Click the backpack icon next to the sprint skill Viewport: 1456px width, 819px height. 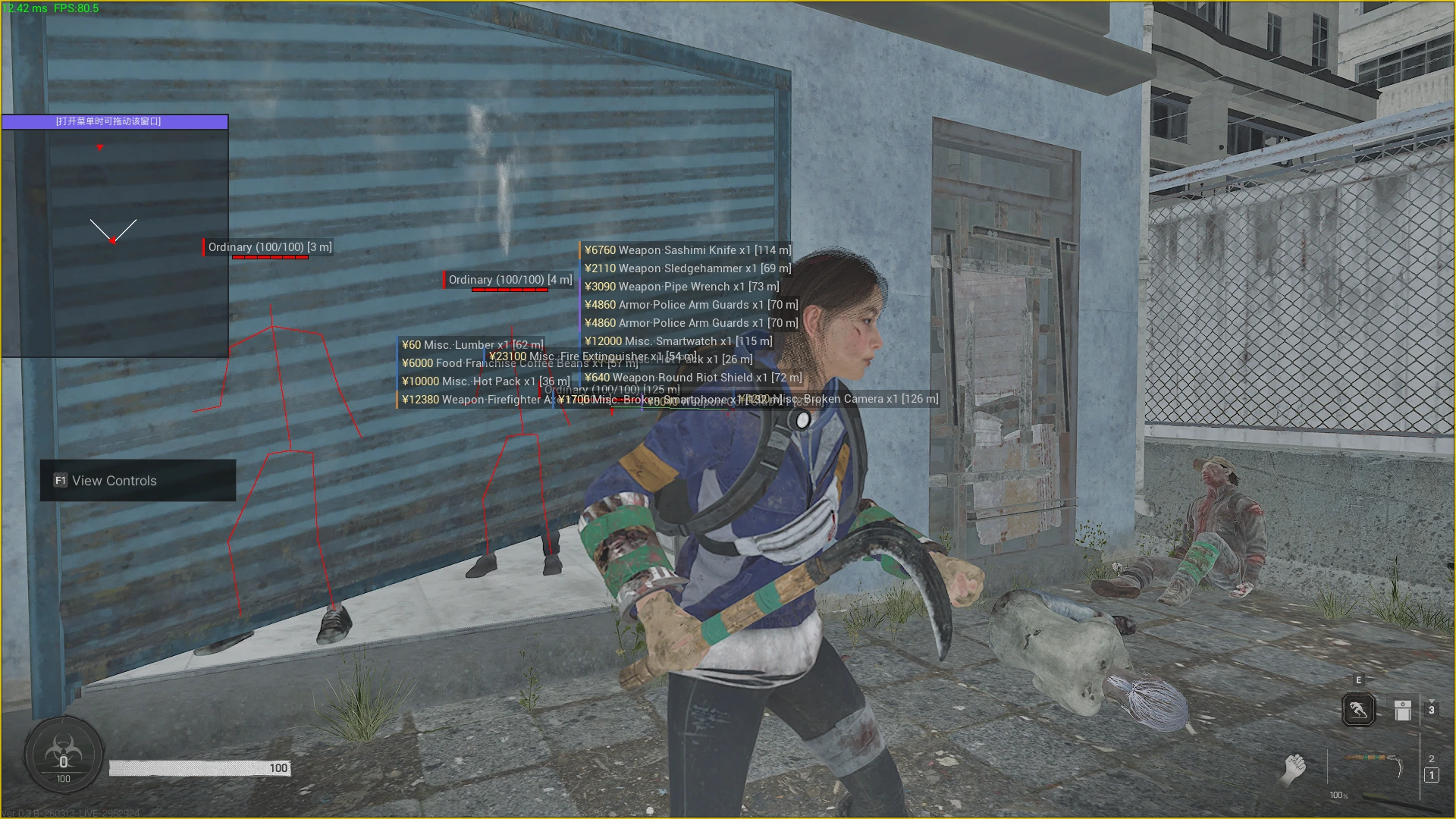(x=1403, y=711)
